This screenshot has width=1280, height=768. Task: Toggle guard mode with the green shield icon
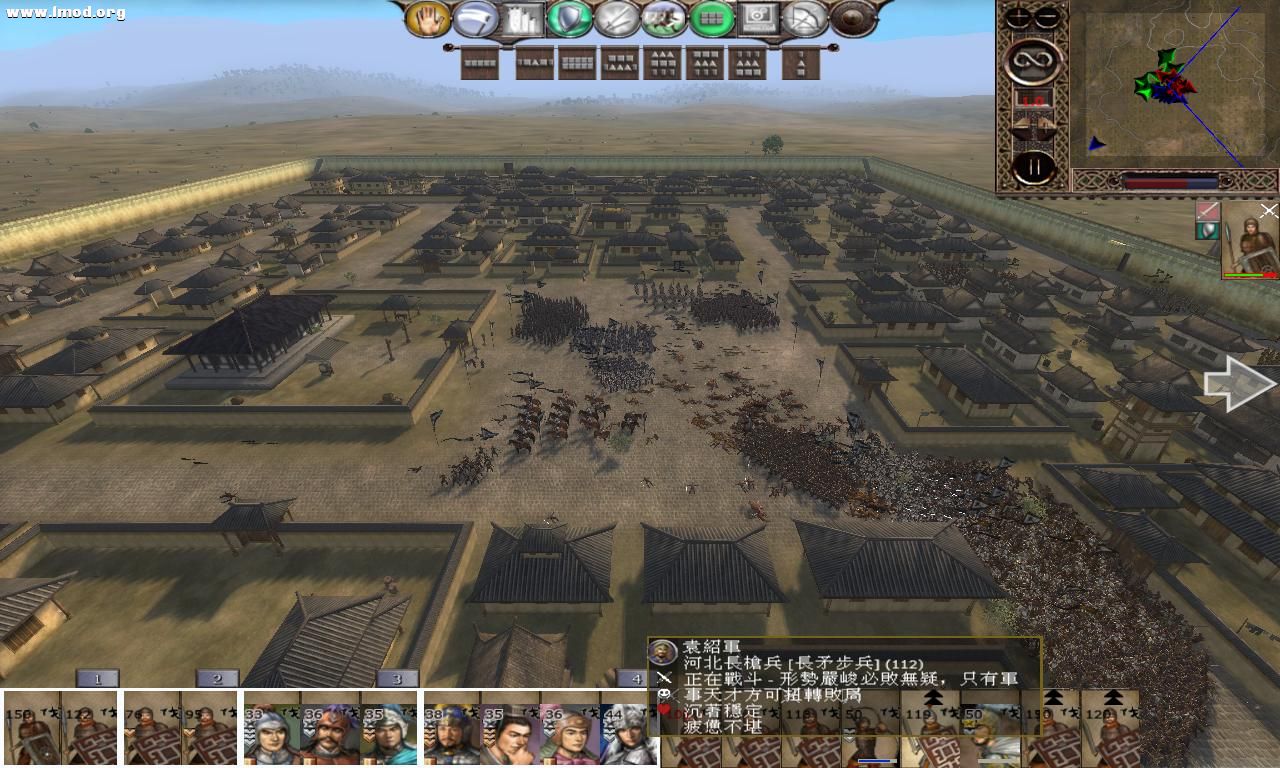point(567,17)
